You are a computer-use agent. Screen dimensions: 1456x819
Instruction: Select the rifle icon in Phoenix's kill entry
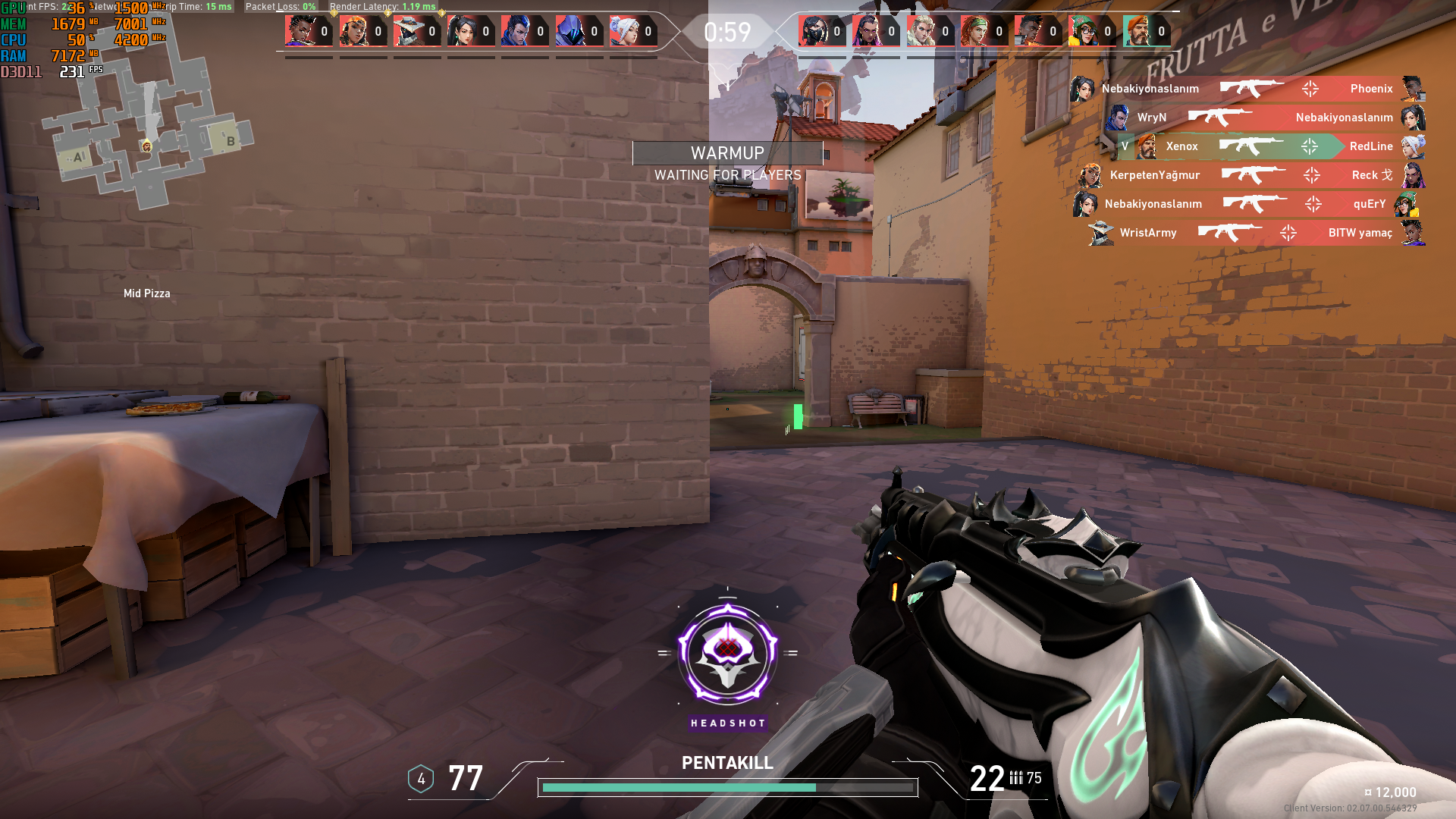1251,89
